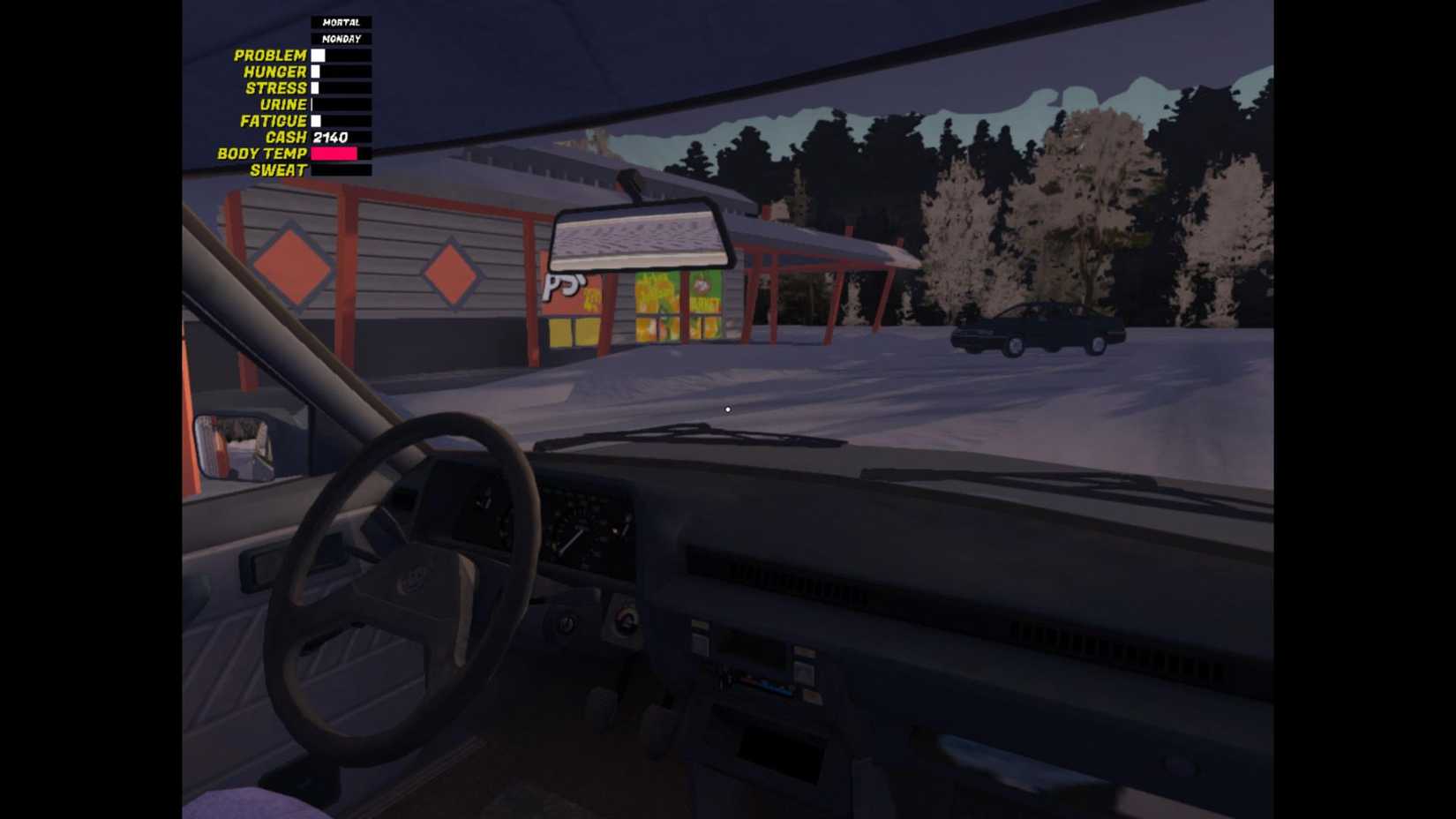Image resolution: width=1456 pixels, height=819 pixels.
Task: Click the MONDAY day label
Action: [343, 38]
